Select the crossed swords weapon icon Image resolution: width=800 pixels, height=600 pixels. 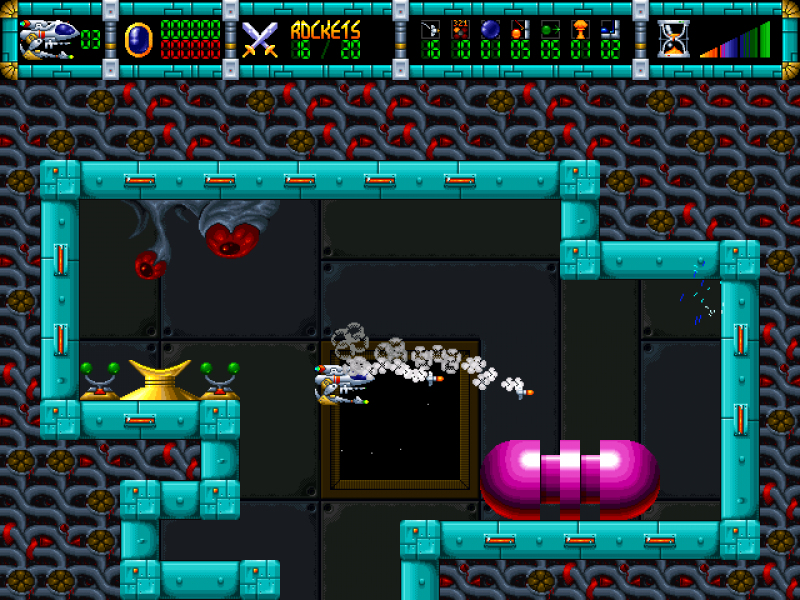260,38
